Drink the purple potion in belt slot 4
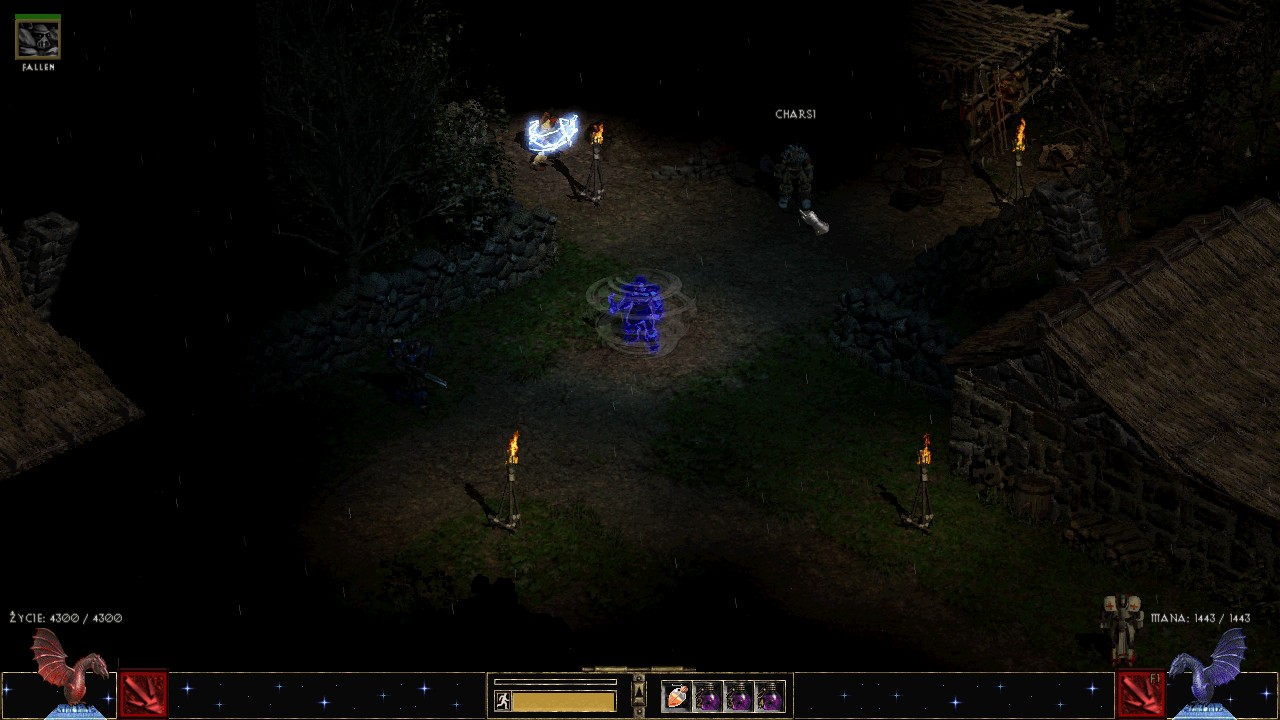Image resolution: width=1280 pixels, height=720 pixels. pyautogui.click(x=770, y=696)
